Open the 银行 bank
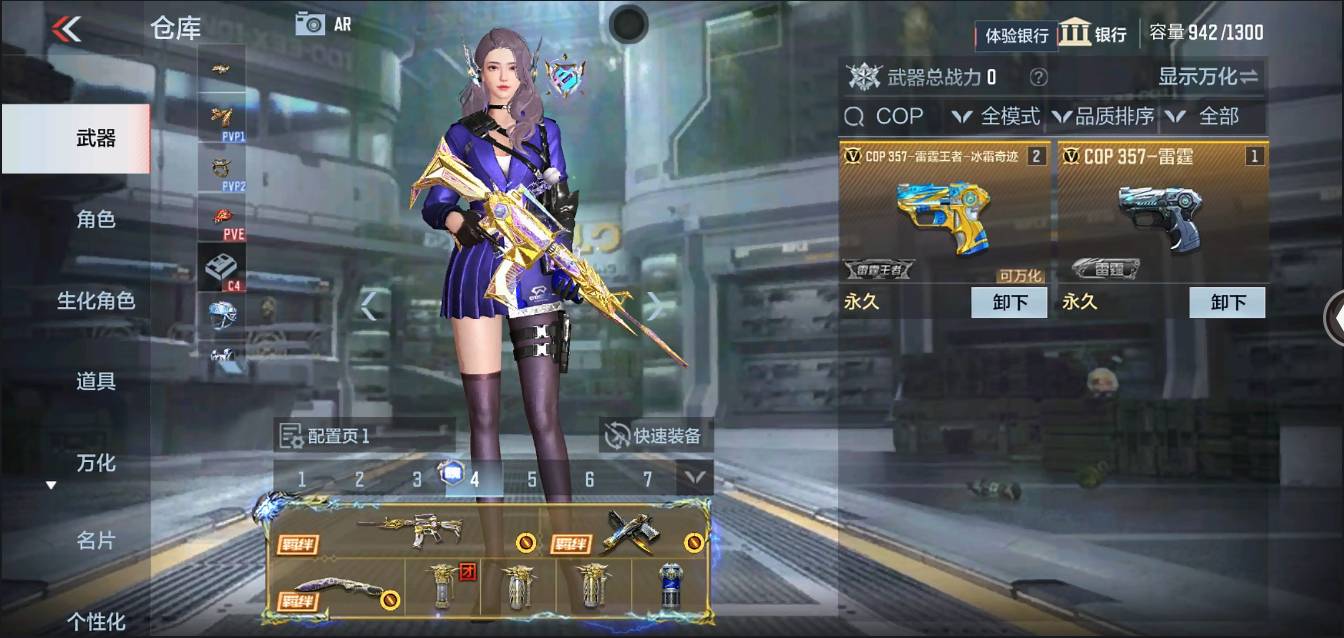The image size is (1344, 638). tap(1093, 33)
